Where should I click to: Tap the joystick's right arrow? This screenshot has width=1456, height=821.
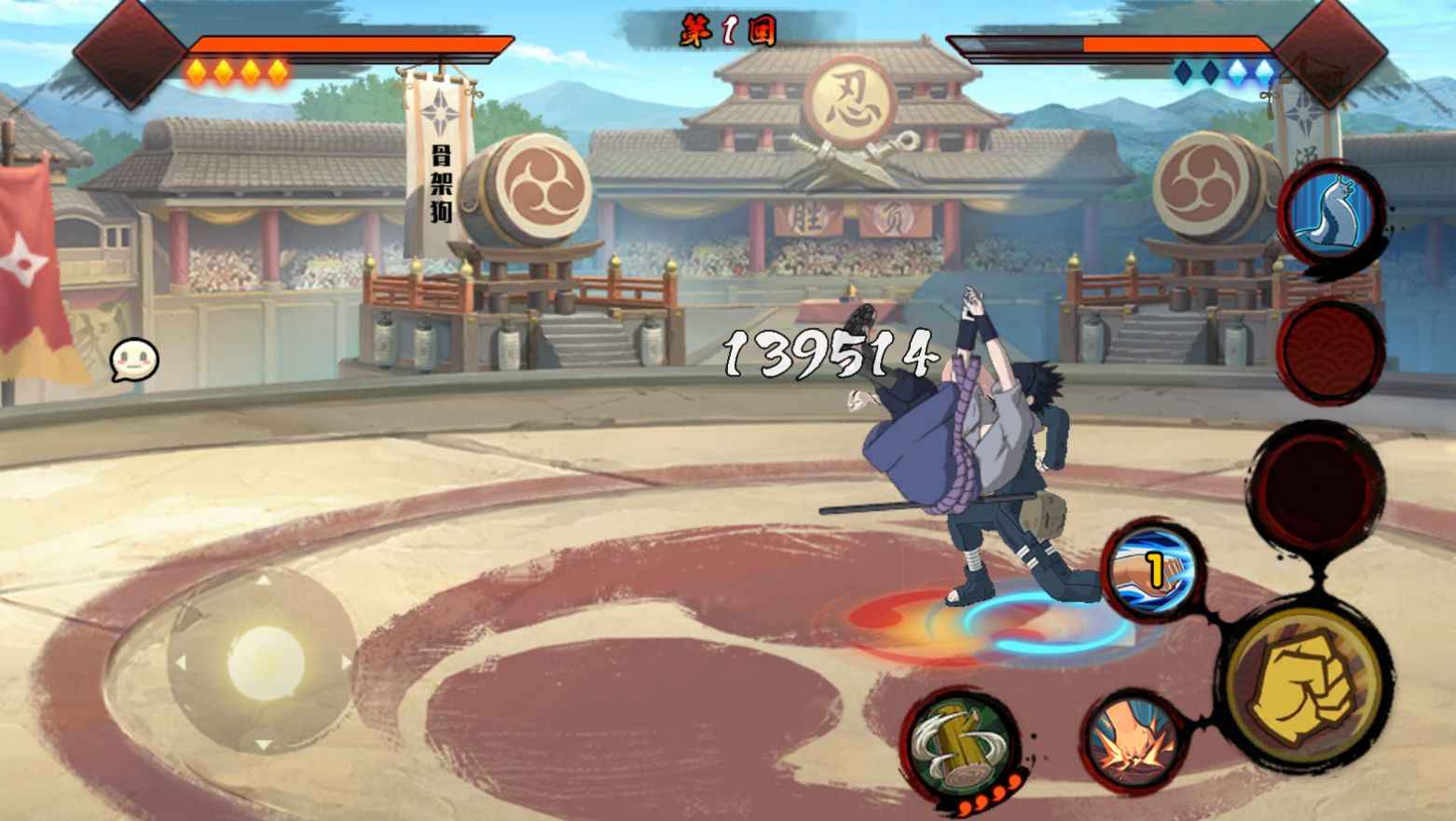346,663
